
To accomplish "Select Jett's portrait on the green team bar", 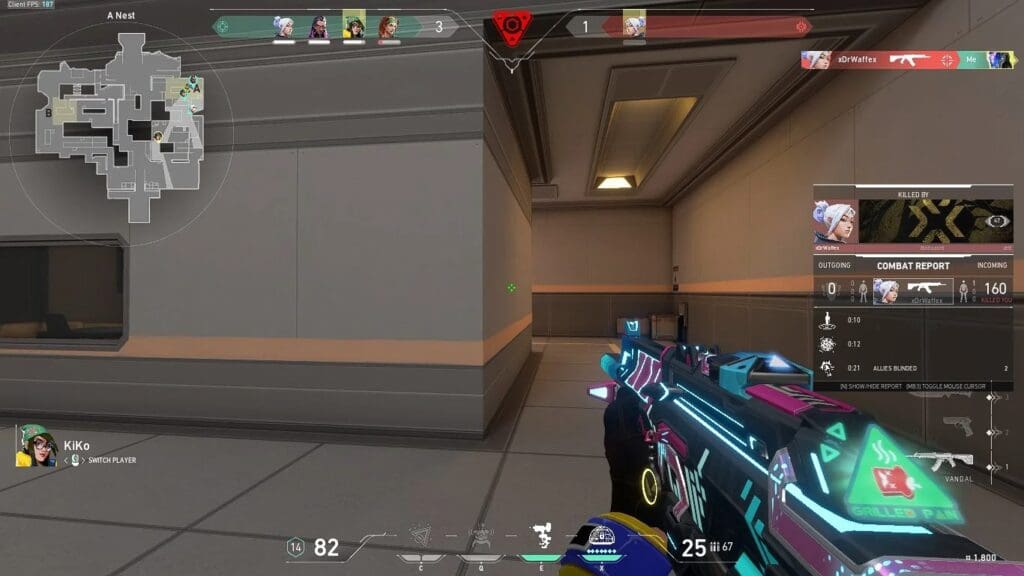I will [284, 27].
